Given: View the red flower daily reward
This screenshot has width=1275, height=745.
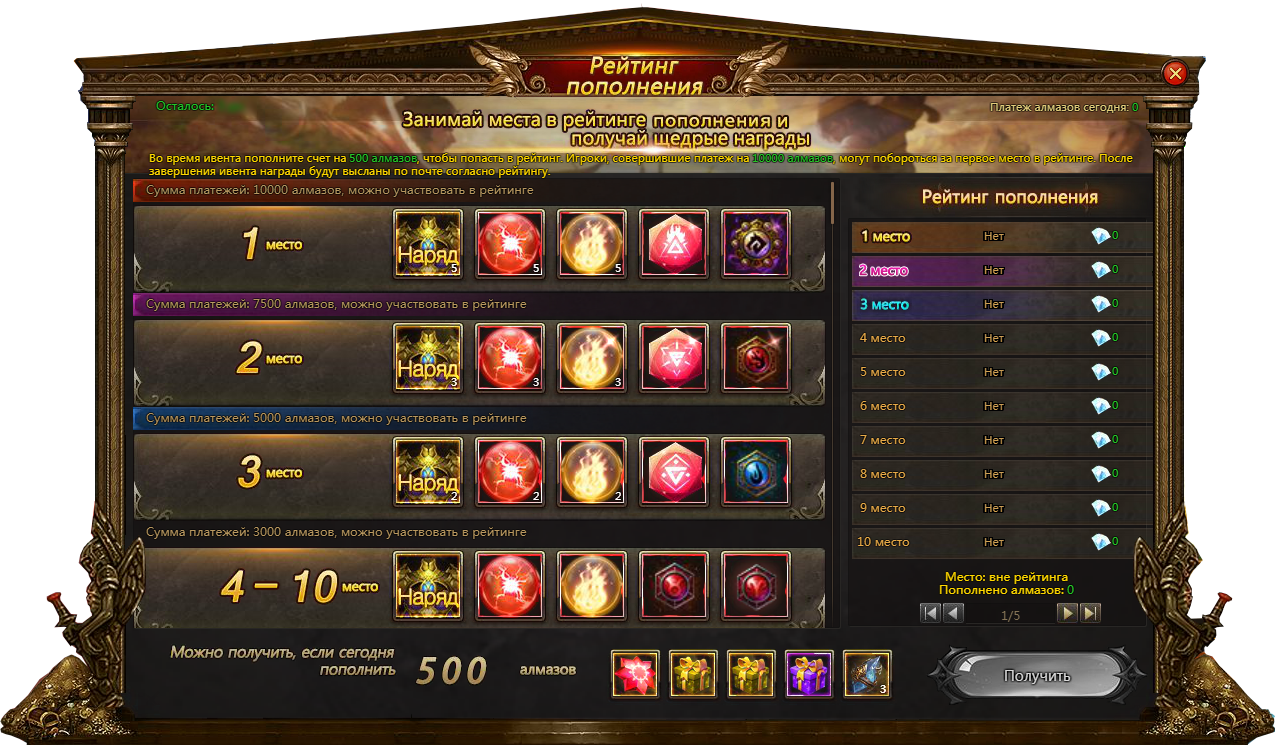Looking at the screenshot, I should 635,674.
